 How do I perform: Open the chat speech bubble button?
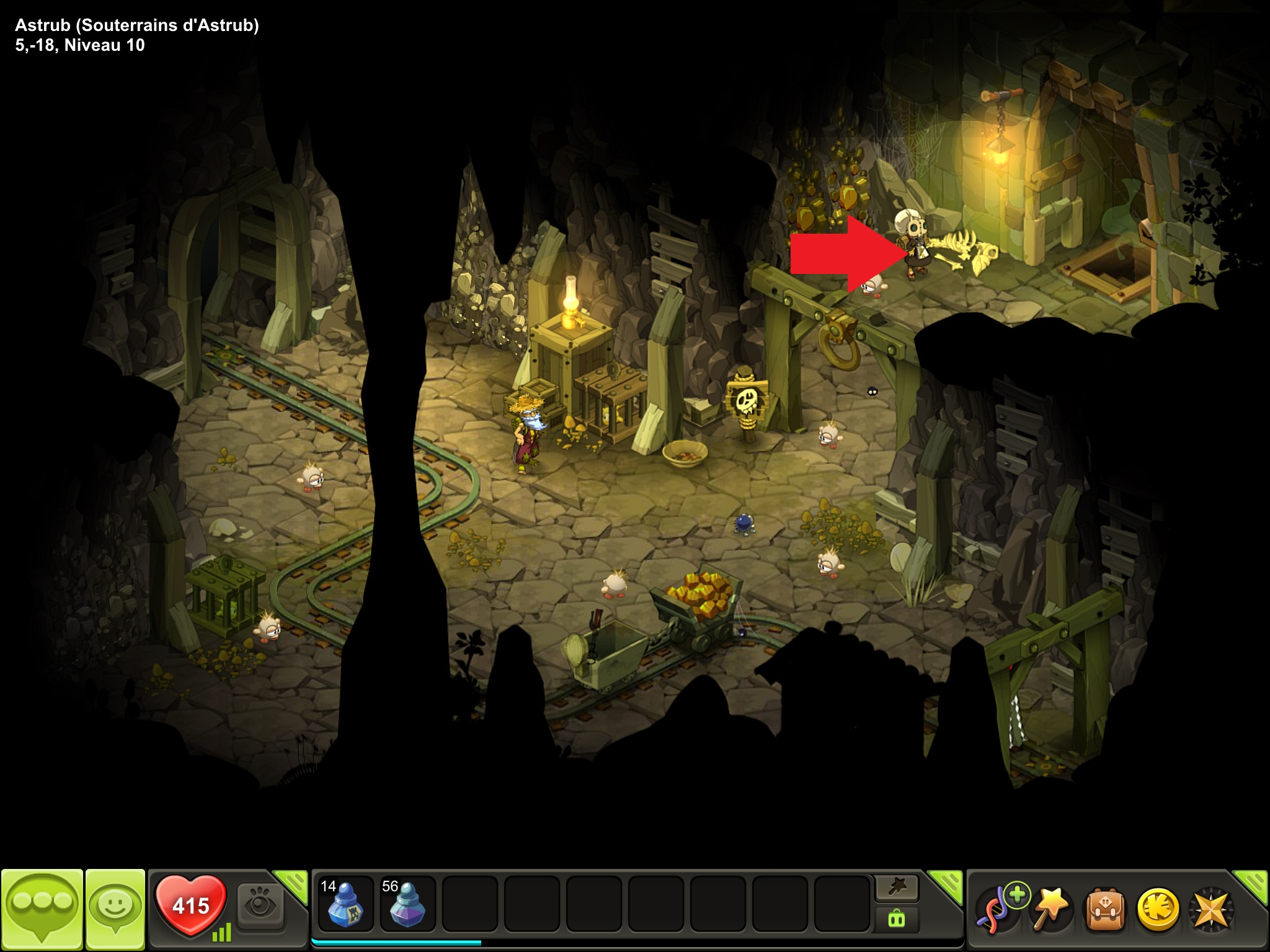click(42, 908)
